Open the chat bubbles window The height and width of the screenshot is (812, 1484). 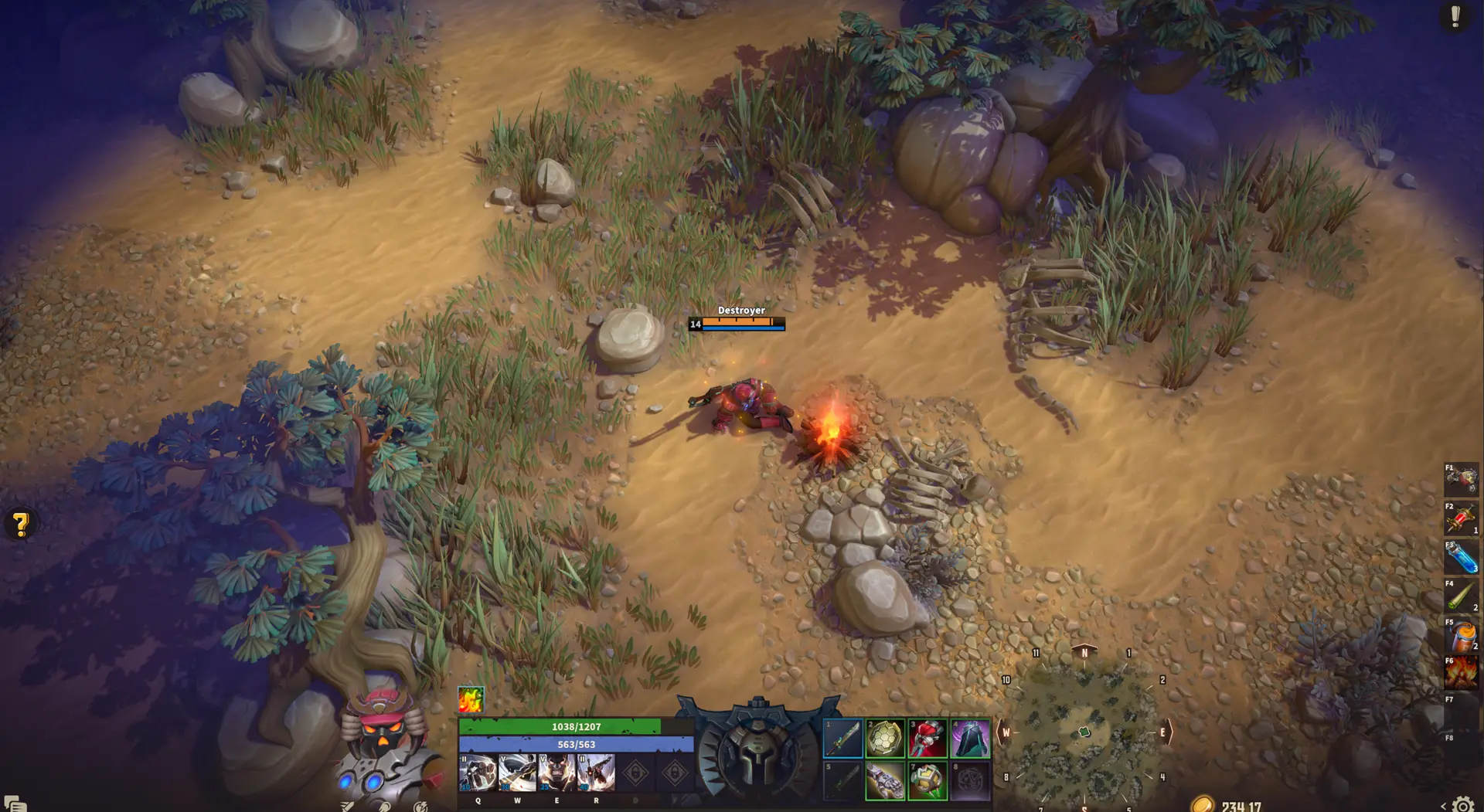click(x=15, y=804)
